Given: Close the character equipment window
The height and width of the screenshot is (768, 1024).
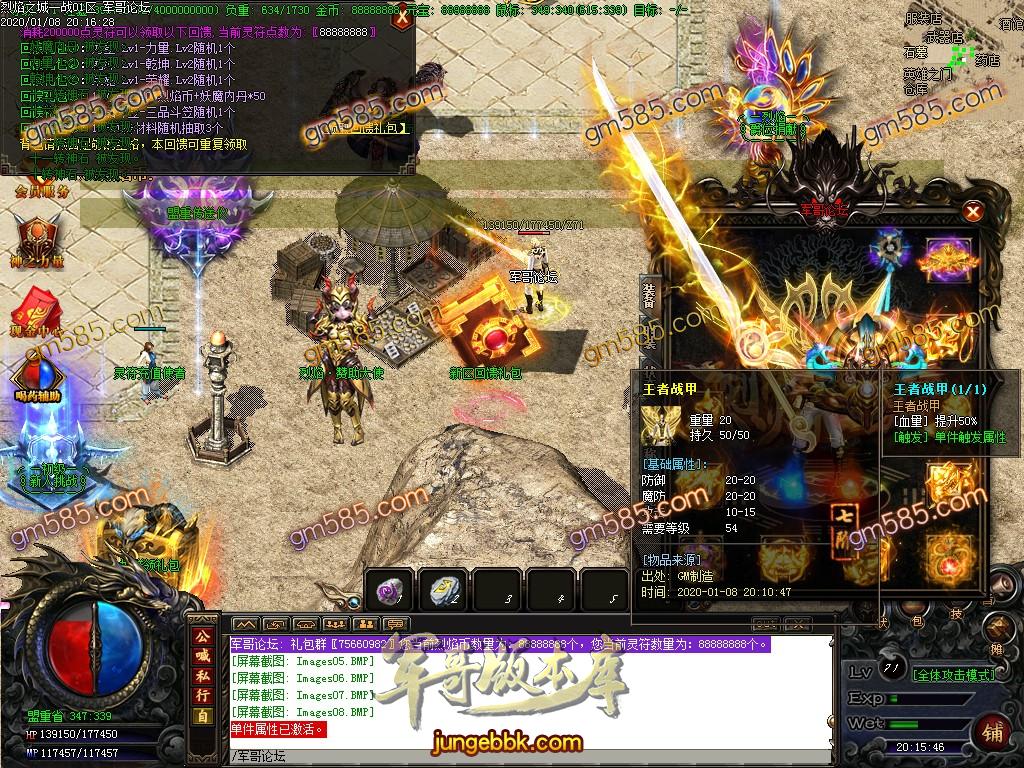Looking at the screenshot, I should coord(972,212).
